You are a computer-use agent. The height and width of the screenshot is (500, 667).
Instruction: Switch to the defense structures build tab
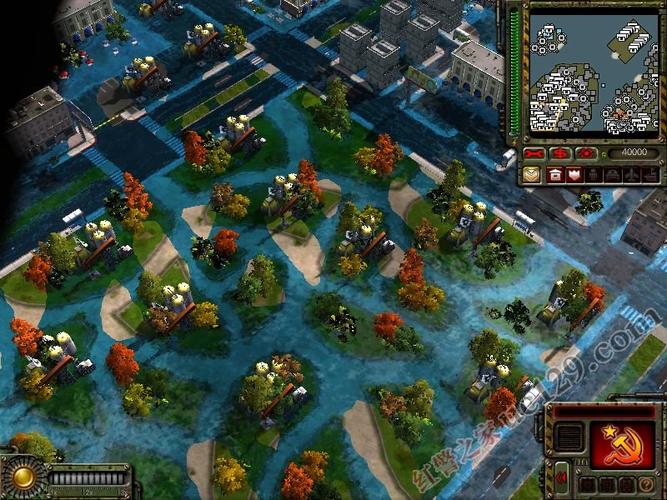574,174
